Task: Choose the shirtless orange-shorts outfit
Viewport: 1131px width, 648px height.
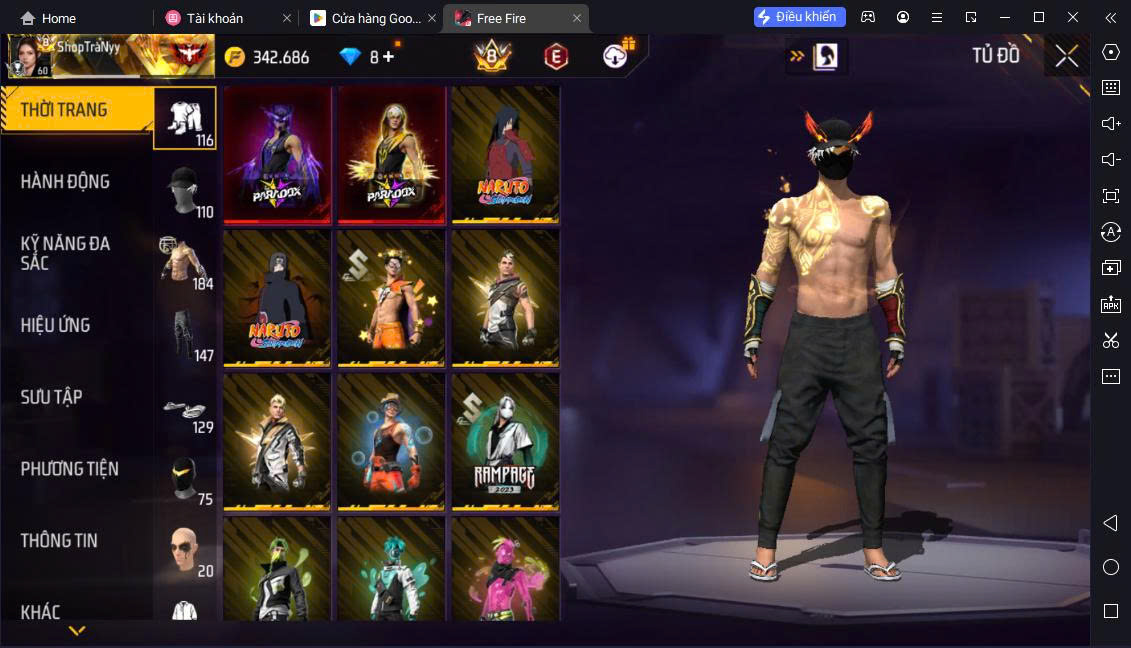Action: (x=391, y=298)
